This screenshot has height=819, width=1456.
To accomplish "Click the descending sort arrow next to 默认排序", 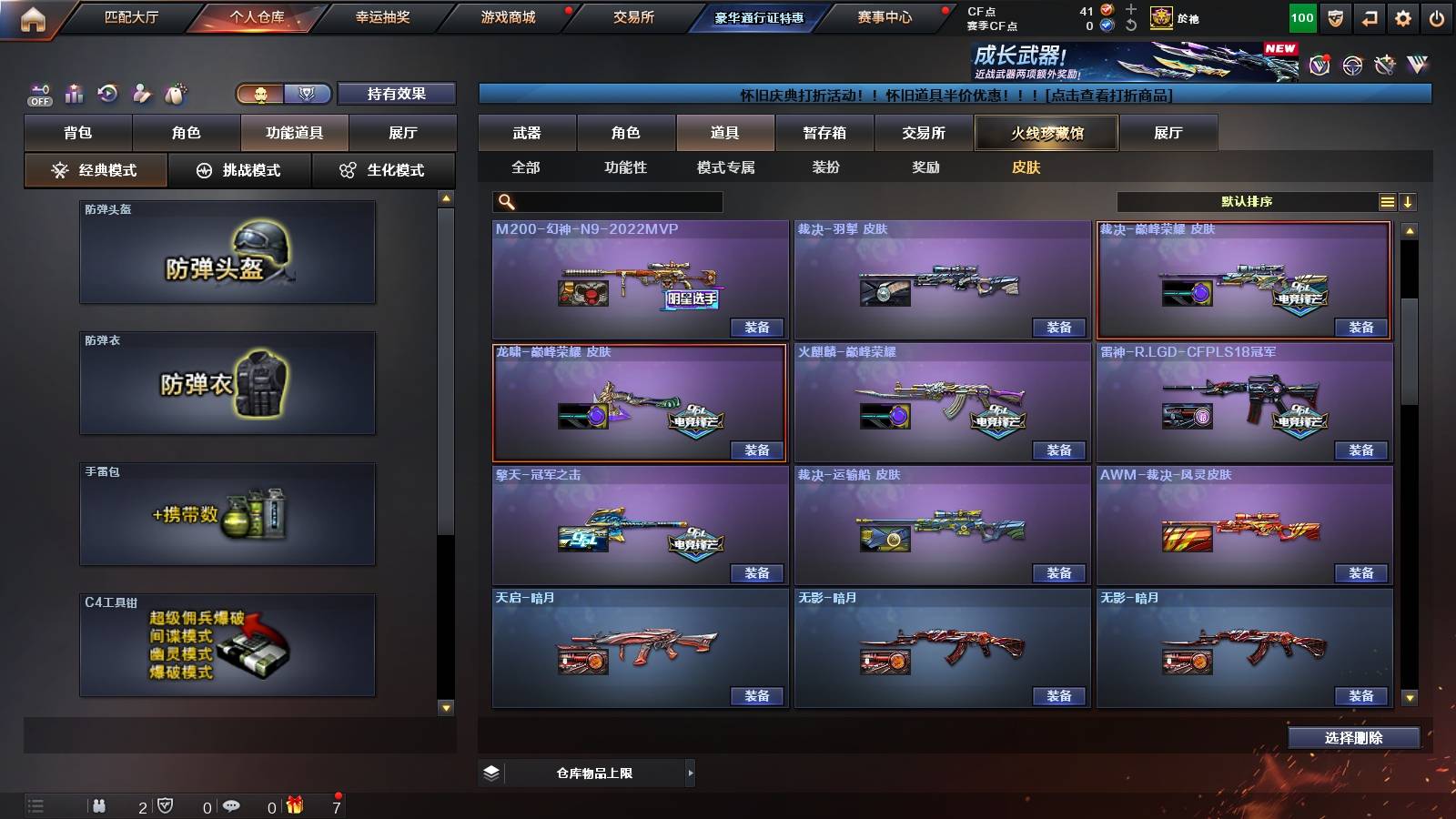I will coord(1409,202).
